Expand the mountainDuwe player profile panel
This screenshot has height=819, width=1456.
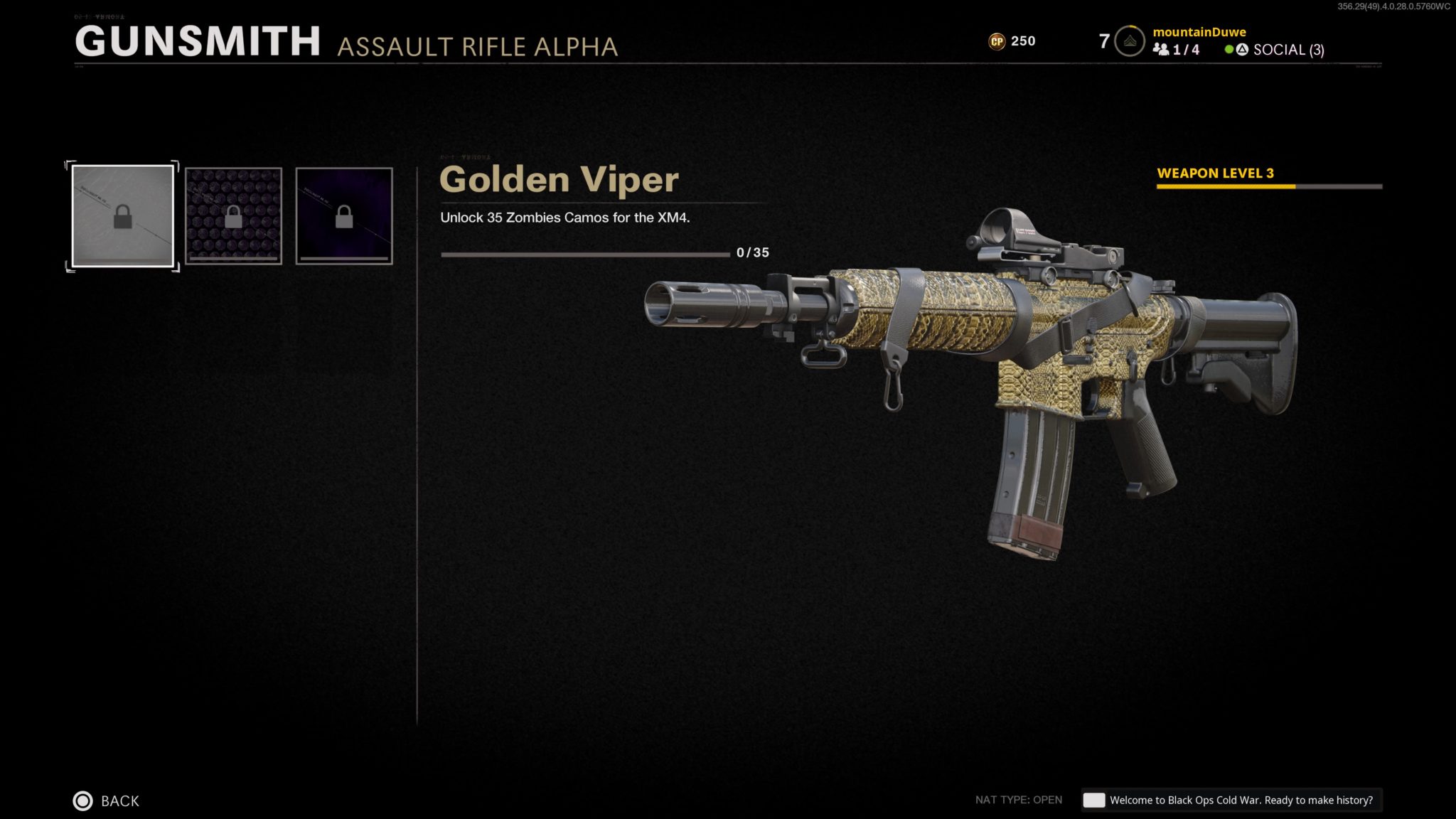(x=1199, y=32)
